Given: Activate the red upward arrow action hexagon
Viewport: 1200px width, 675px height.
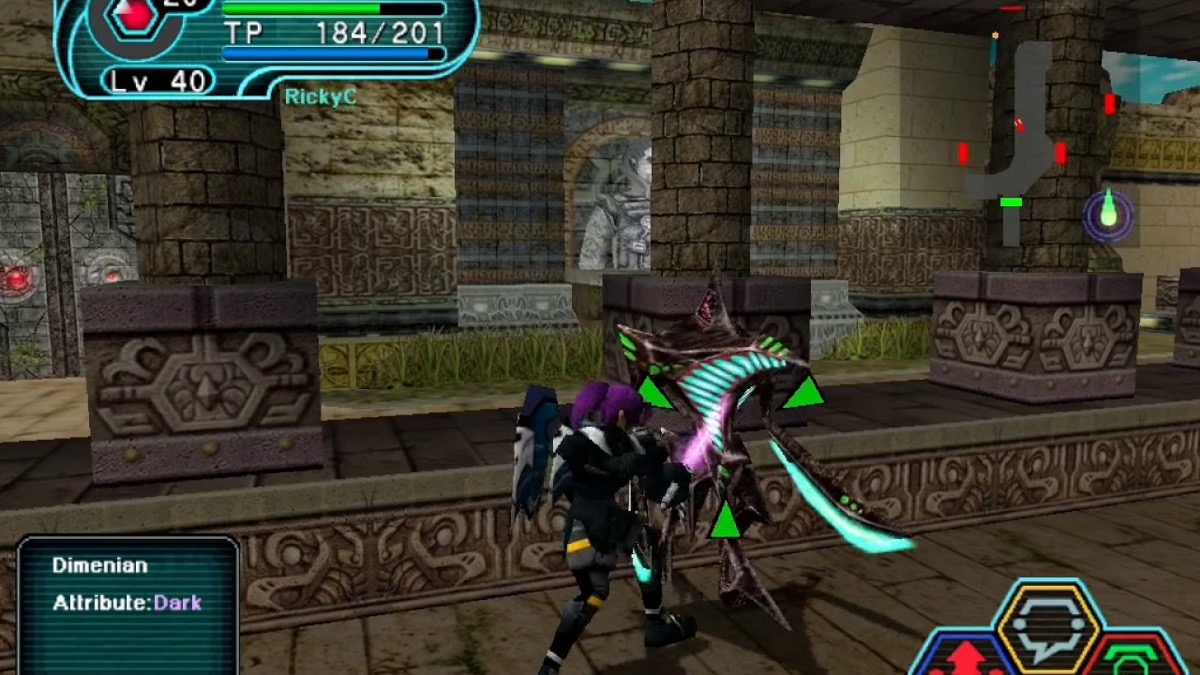Looking at the screenshot, I should tap(967, 658).
